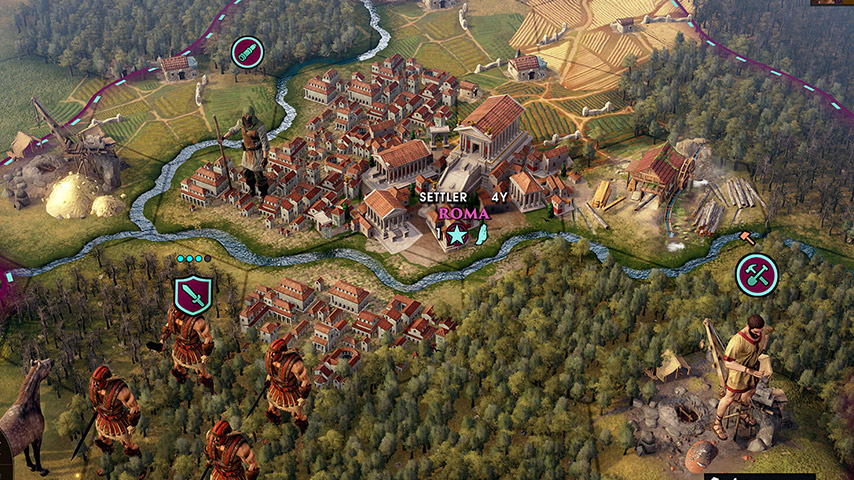Screen dimensions: 854x480
Task: Click the small hammer marker by the river
Action: point(746,237)
